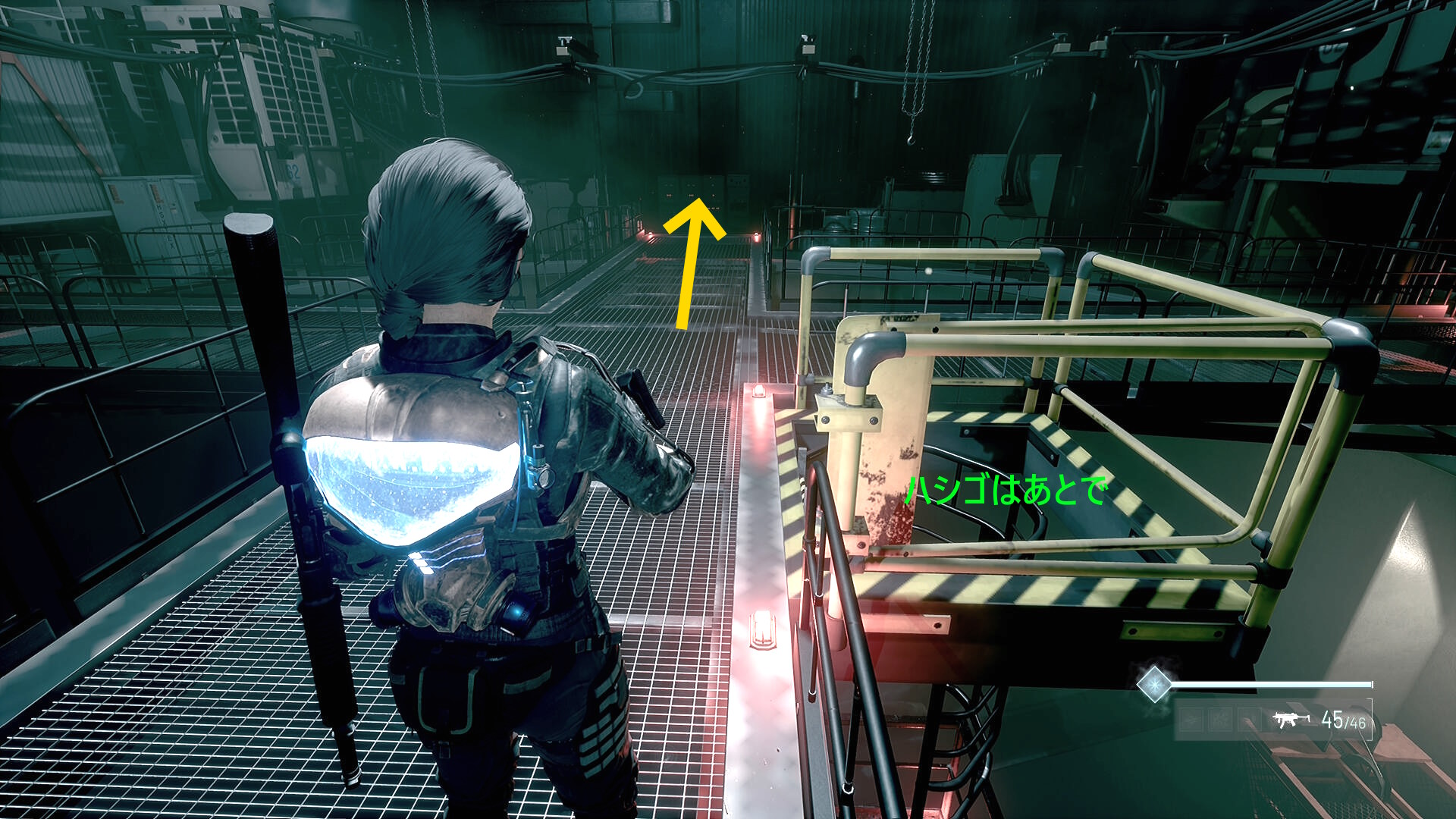
Task: Click the frost diamond emblem icon
Action: [1154, 684]
